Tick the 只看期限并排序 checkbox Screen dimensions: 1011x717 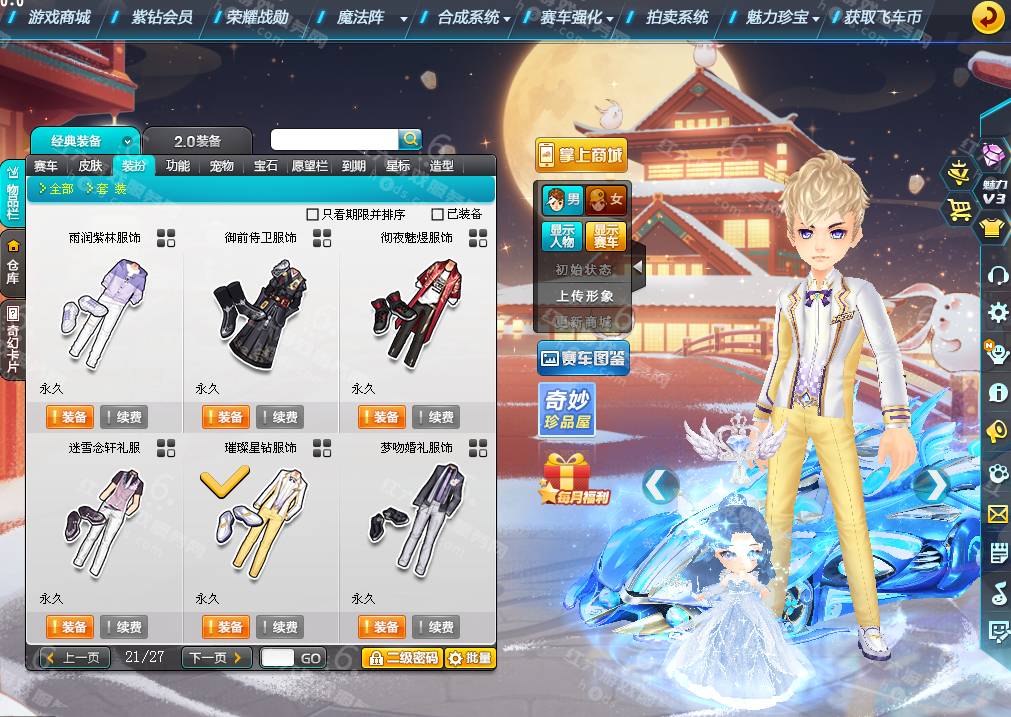[313, 214]
